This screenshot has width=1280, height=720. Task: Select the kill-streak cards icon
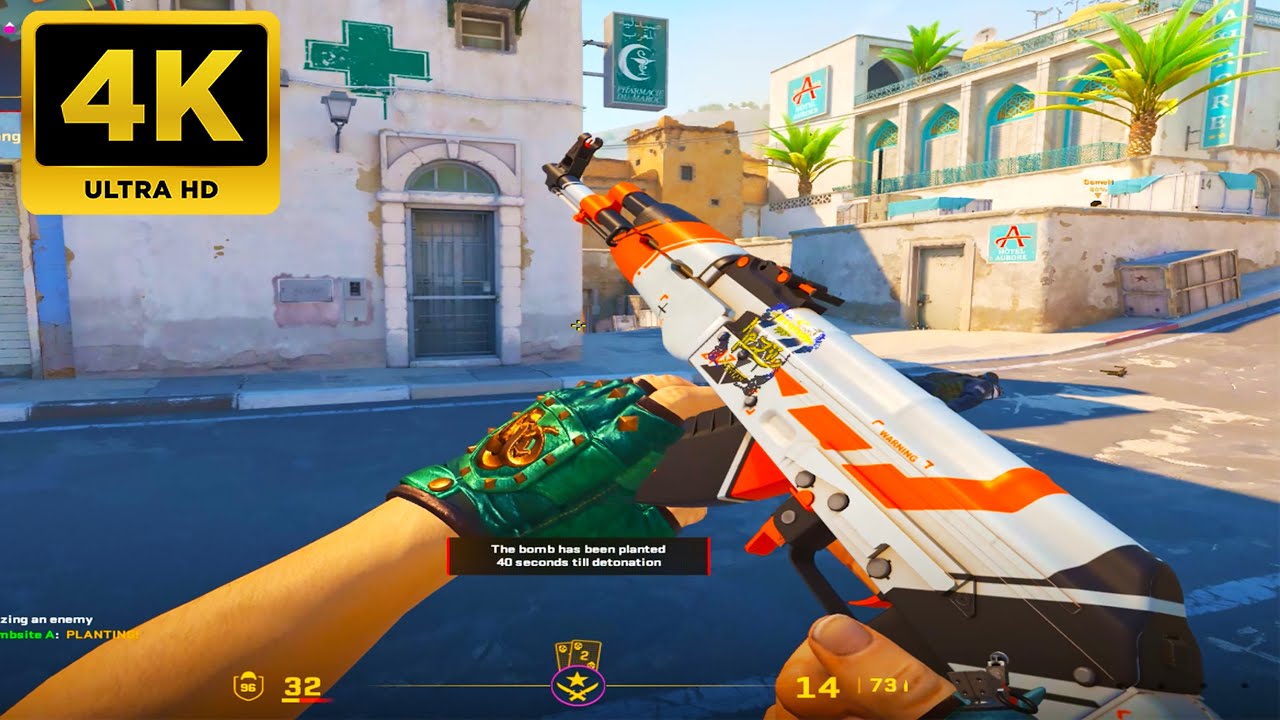578,655
